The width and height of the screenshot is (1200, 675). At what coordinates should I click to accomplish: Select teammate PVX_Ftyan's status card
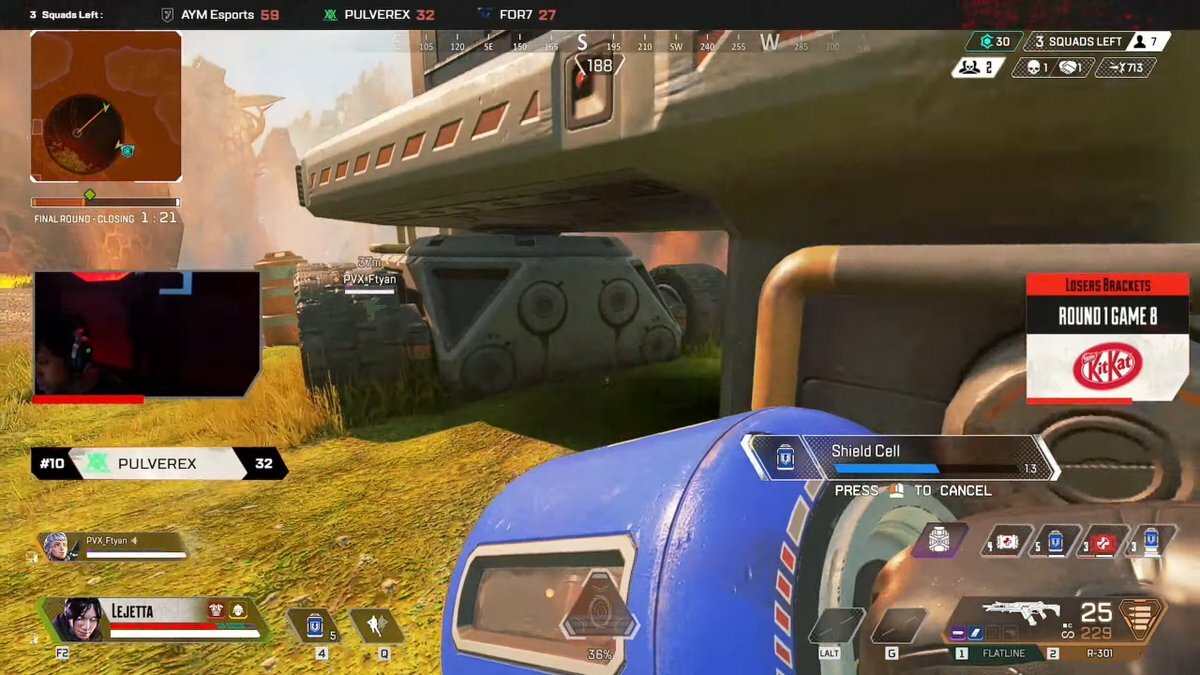pyautogui.click(x=113, y=545)
